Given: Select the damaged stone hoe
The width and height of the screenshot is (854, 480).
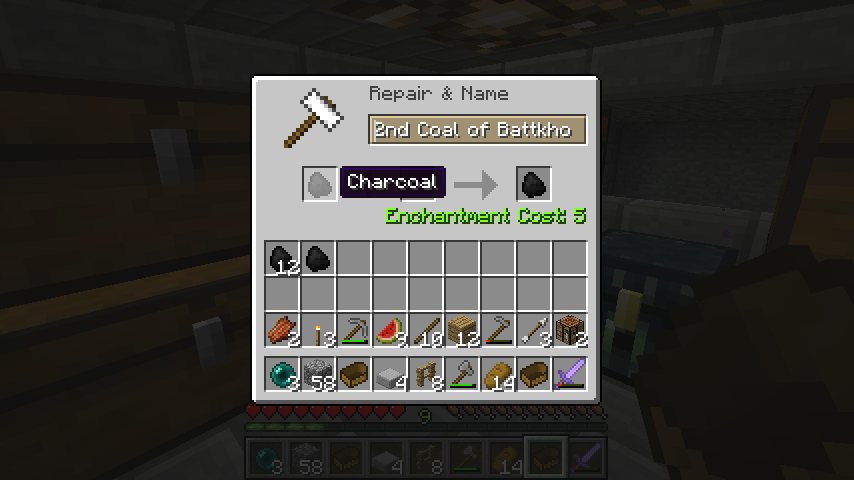Looking at the screenshot, I should tap(498, 331).
